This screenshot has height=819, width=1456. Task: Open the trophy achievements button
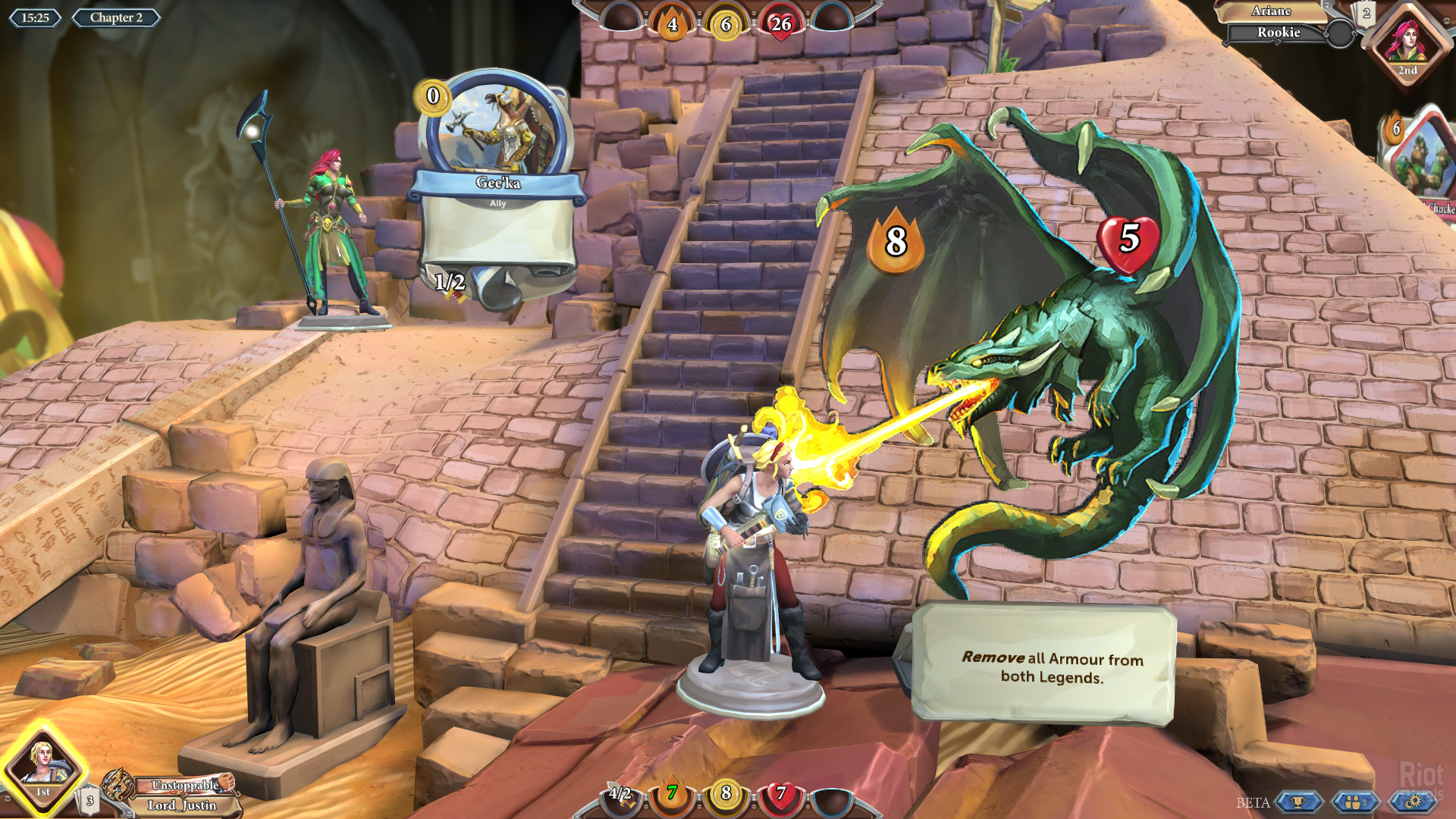(1298, 802)
